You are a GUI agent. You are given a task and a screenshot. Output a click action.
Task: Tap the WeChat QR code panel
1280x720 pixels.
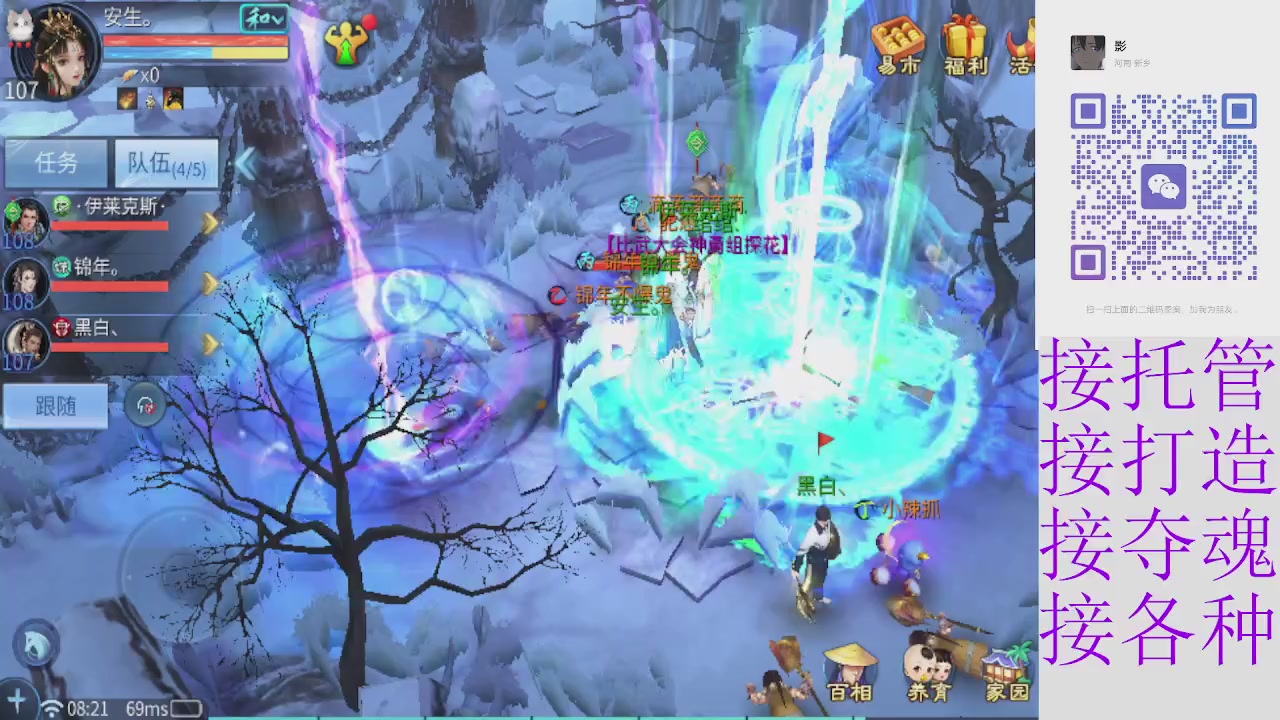[x=1163, y=185]
